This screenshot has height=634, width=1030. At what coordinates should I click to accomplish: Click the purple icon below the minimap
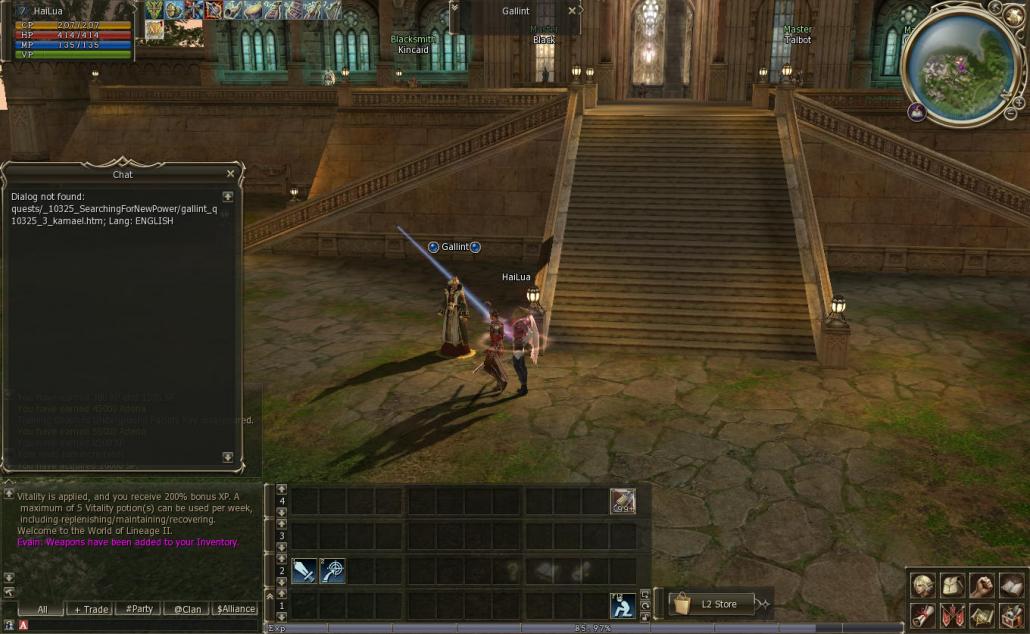click(916, 112)
